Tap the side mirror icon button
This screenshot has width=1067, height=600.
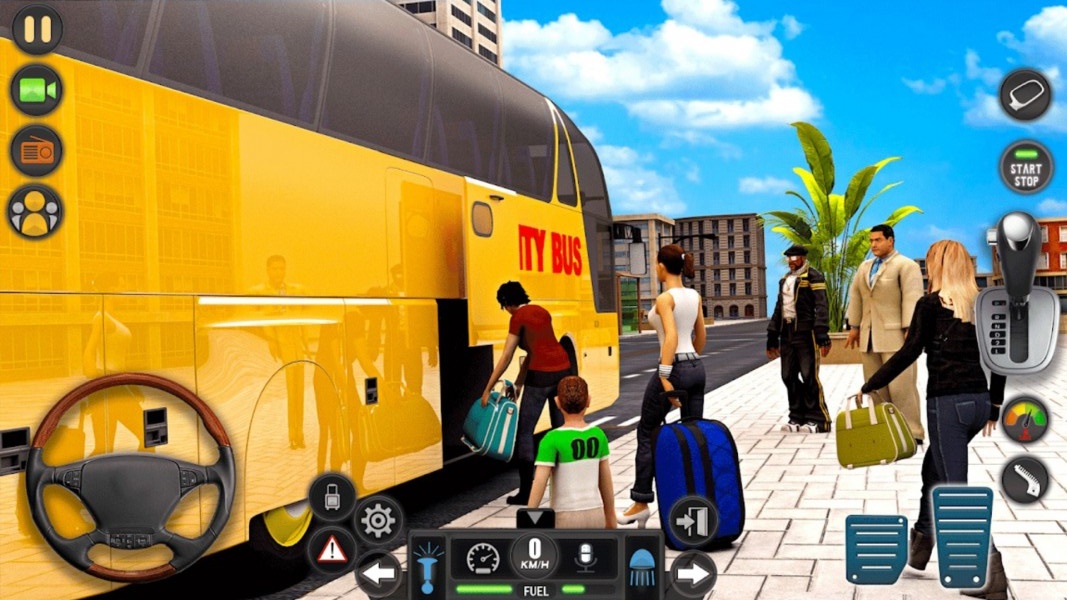point(1026,95)
